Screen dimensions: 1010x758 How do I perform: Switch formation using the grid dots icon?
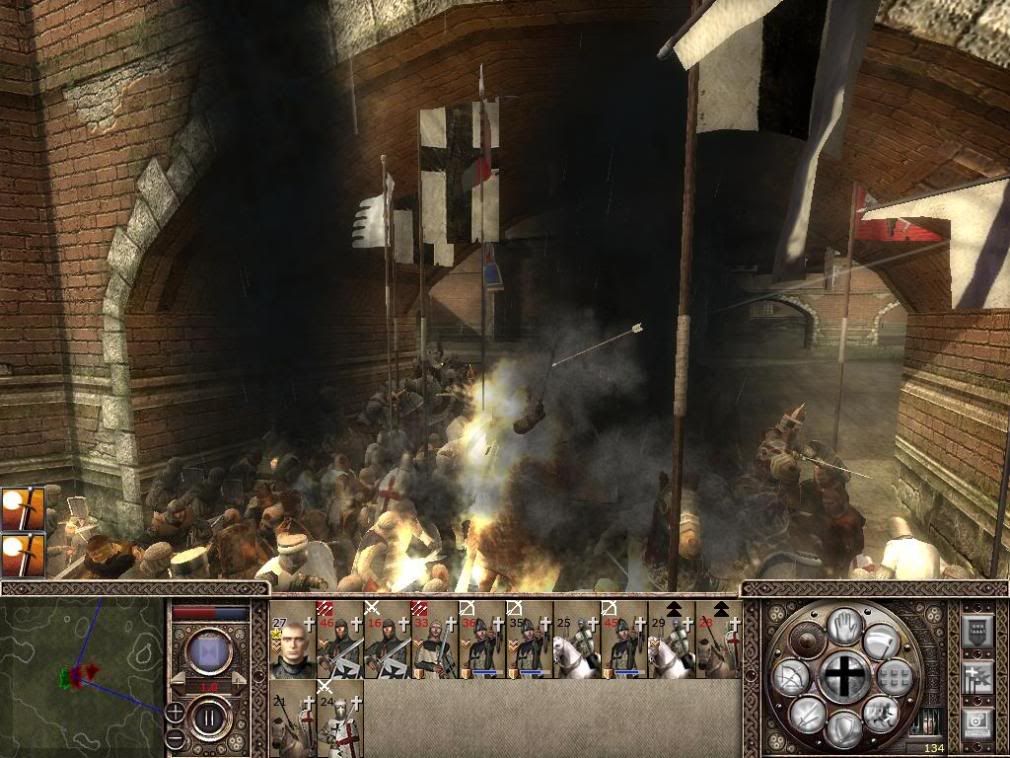(896, 678)
